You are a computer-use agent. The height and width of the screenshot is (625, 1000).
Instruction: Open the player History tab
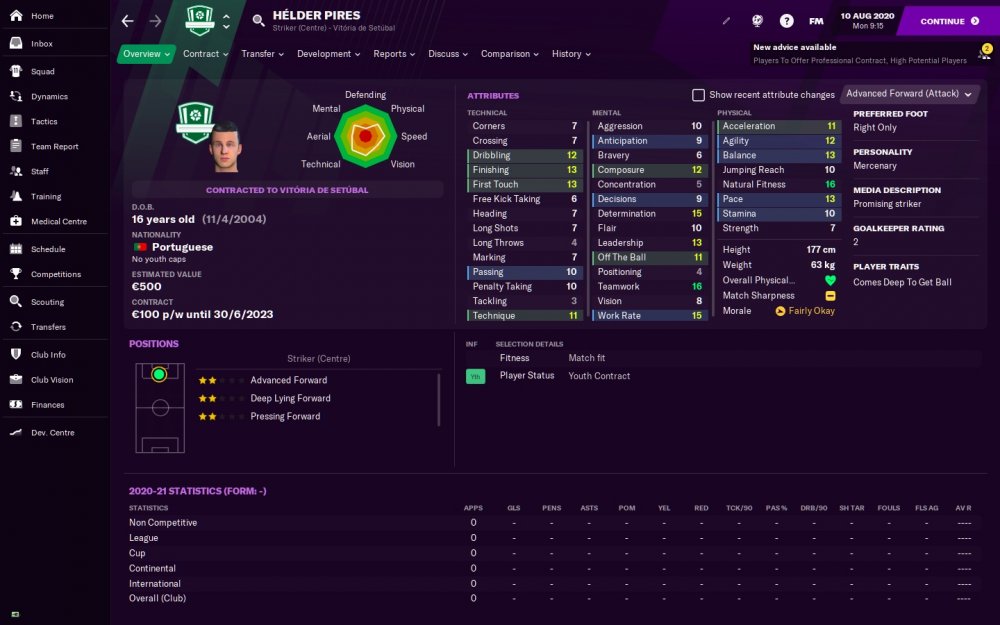click(x=571, y=54)
